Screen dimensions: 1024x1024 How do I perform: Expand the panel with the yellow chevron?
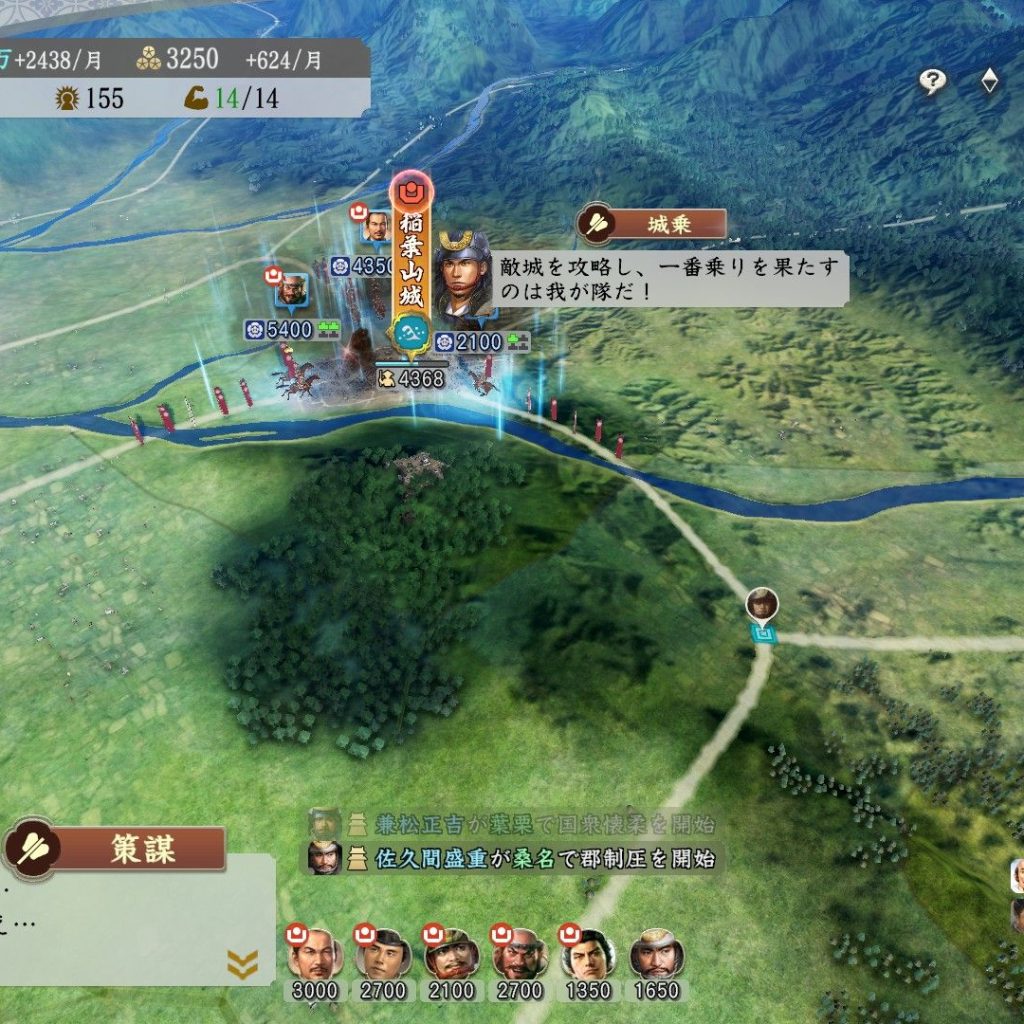click(242, 964)
